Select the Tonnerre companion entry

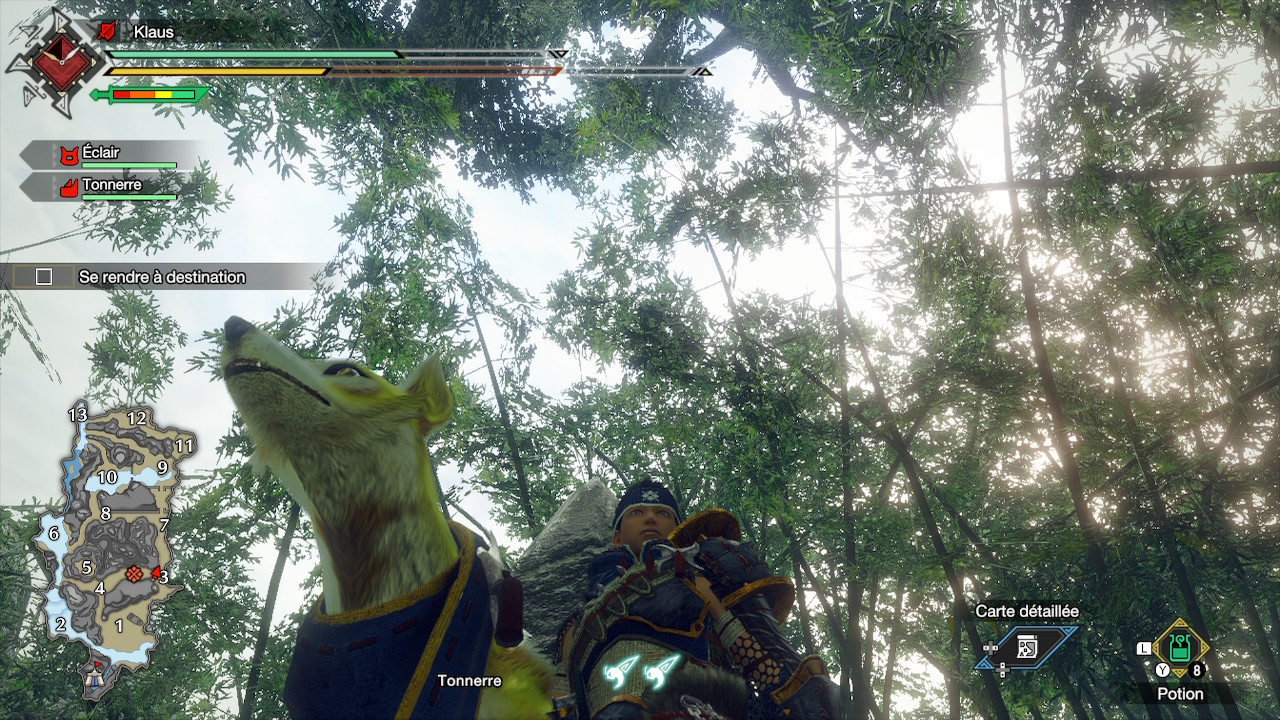point(110,186)
